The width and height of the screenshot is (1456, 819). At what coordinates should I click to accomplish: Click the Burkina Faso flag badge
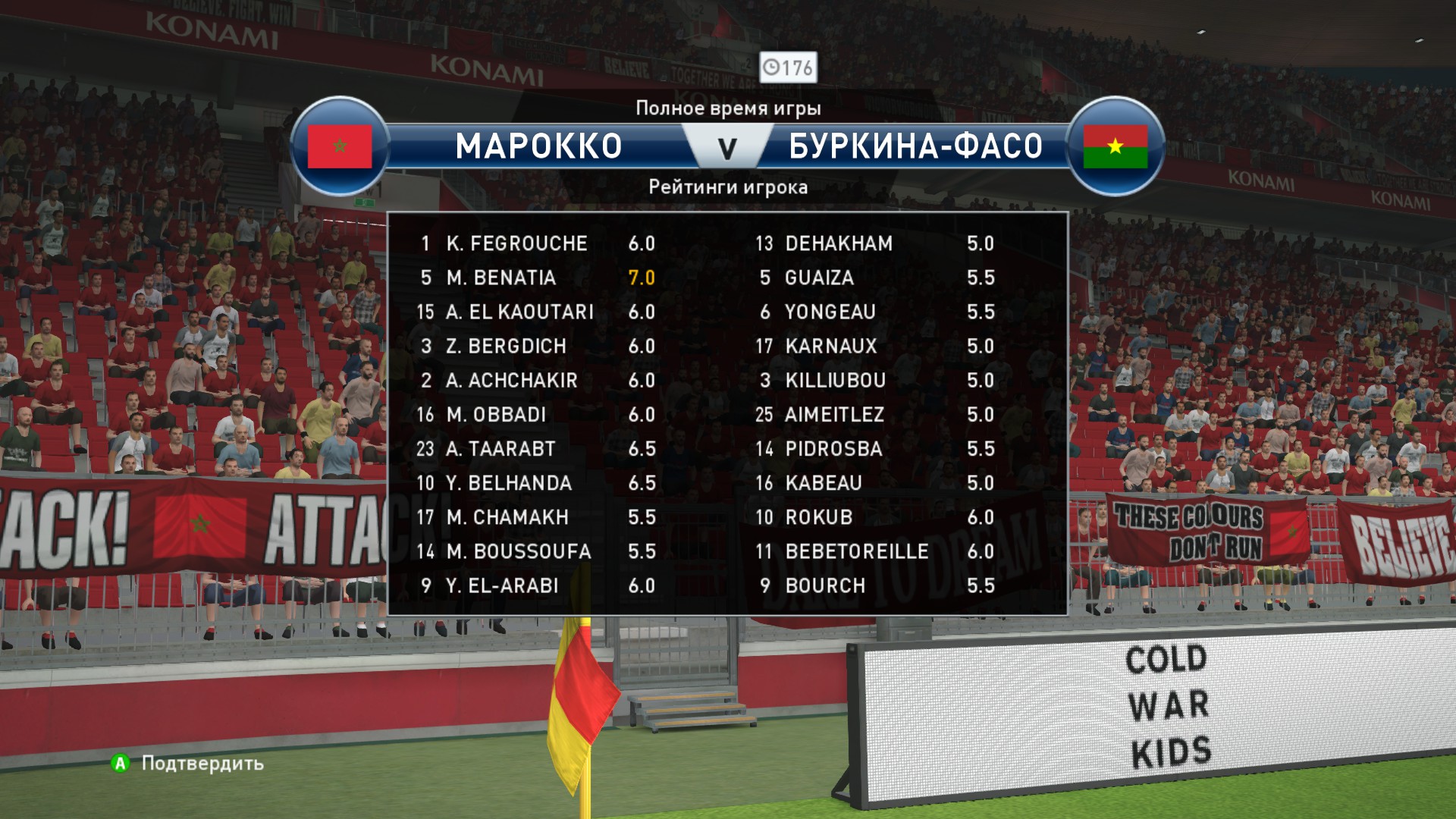click(x=1115, y=146)
